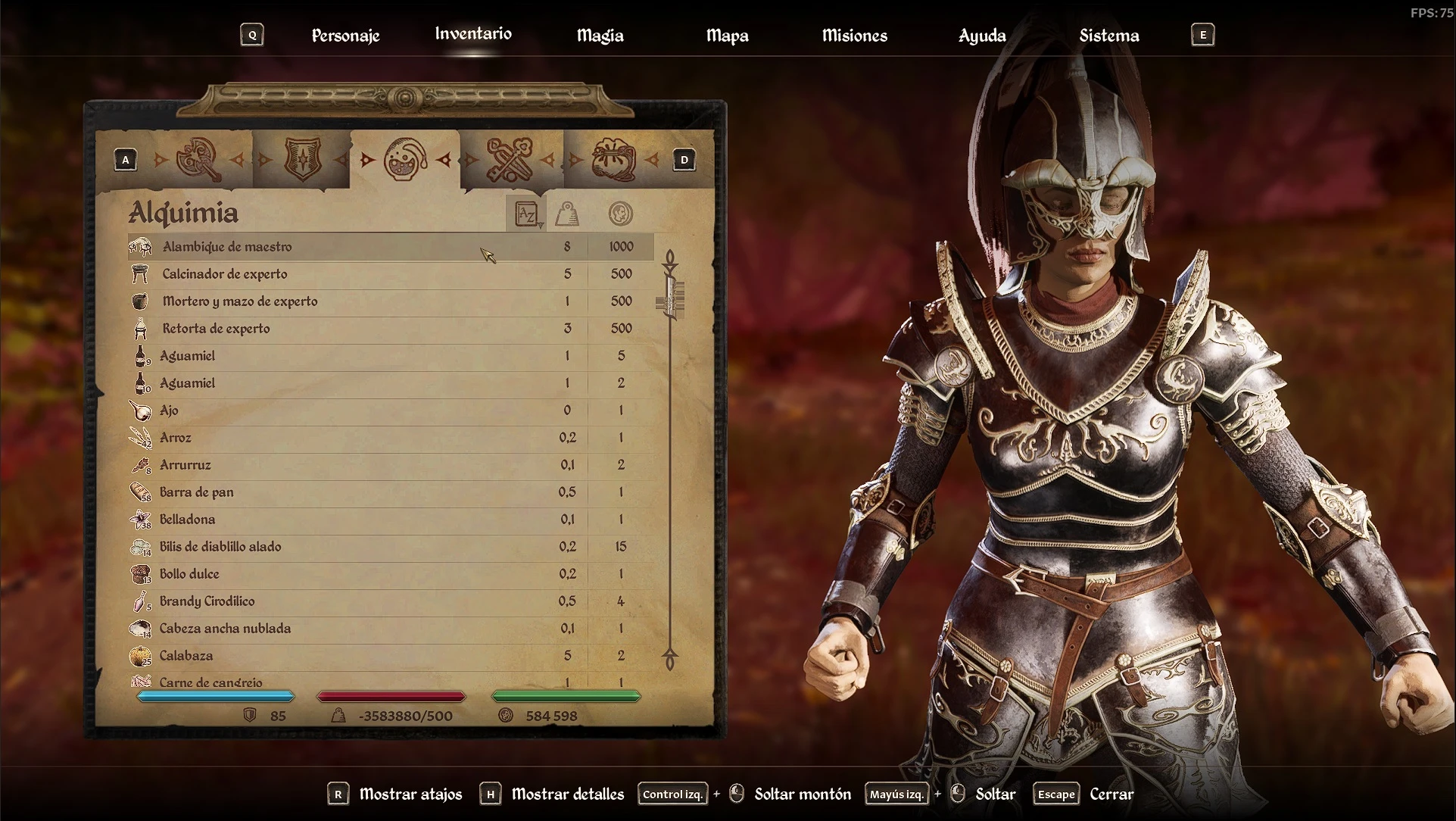
Task: Switch to the Magia menu
Action: [600, 36]
